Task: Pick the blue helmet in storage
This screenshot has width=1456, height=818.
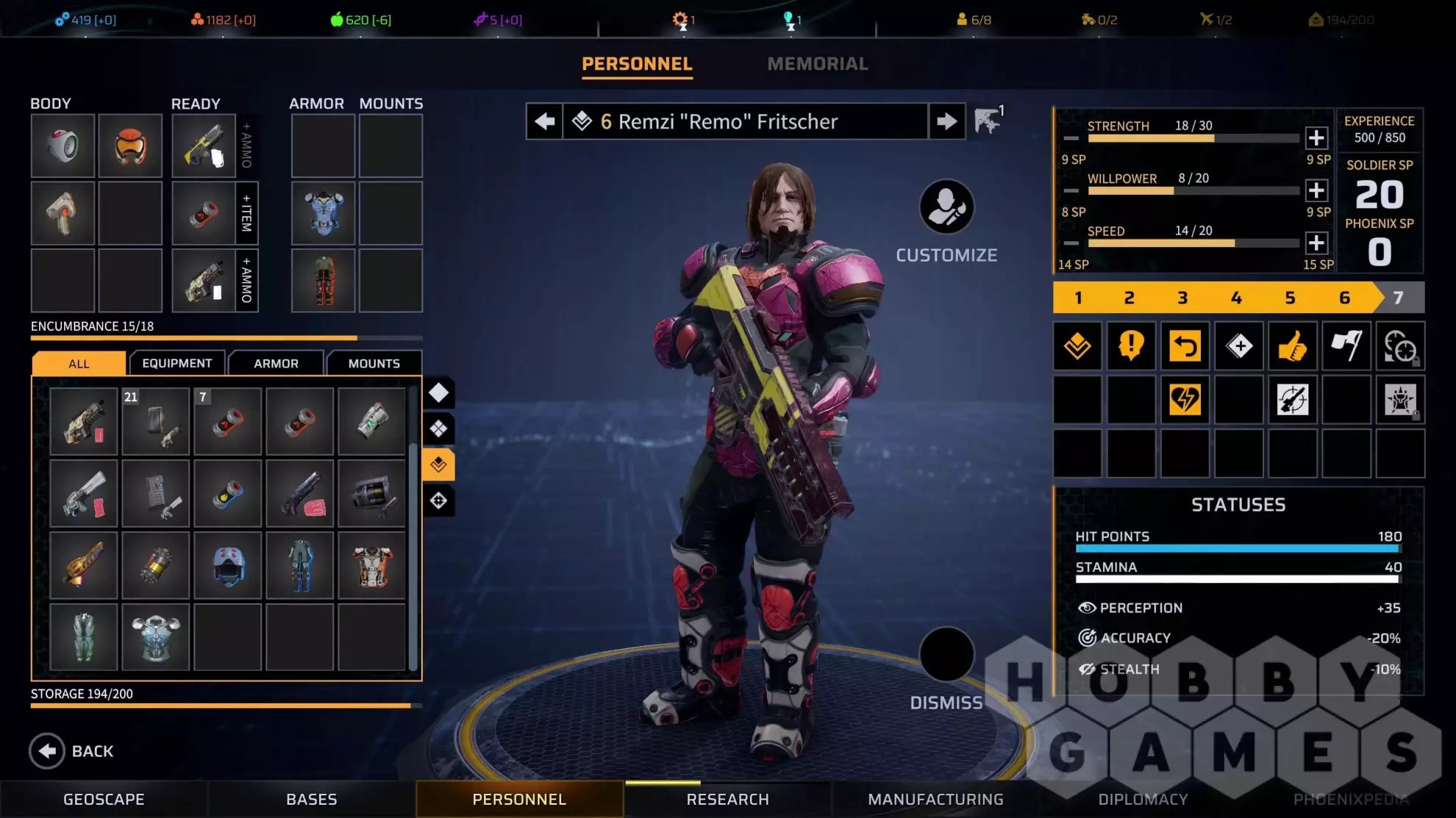Action: (228, 566)
